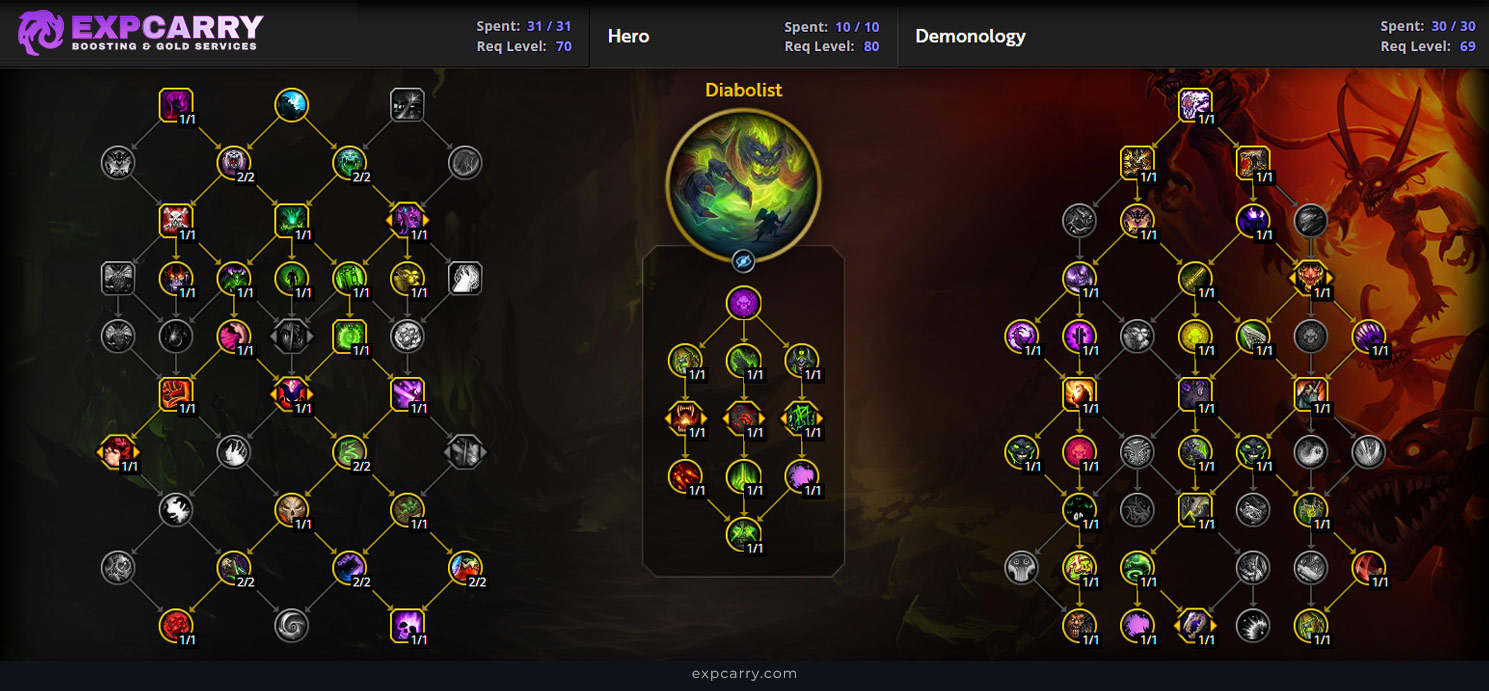Screen dimensions: 1489x691
Task: Select the Diabolist hero portrait
Action: [x=743, y=184]
